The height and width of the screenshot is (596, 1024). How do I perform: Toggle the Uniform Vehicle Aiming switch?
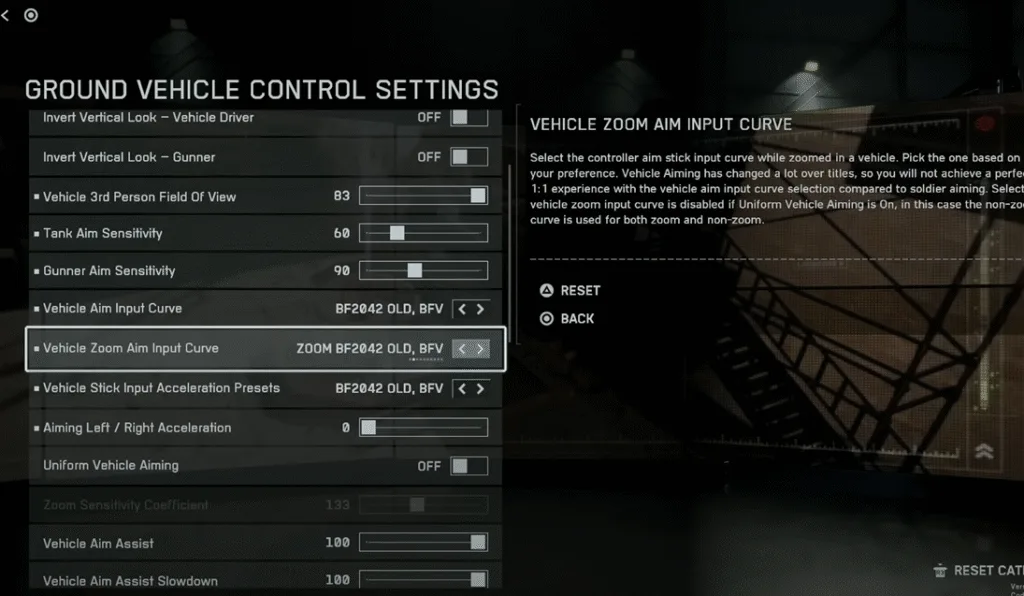tap(469, 466)
